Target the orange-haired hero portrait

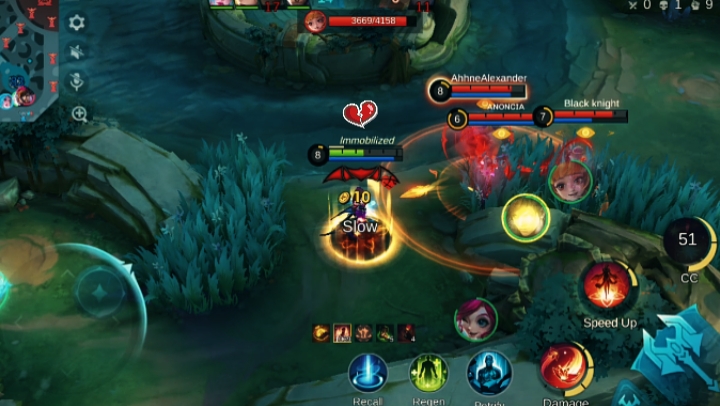570,181
